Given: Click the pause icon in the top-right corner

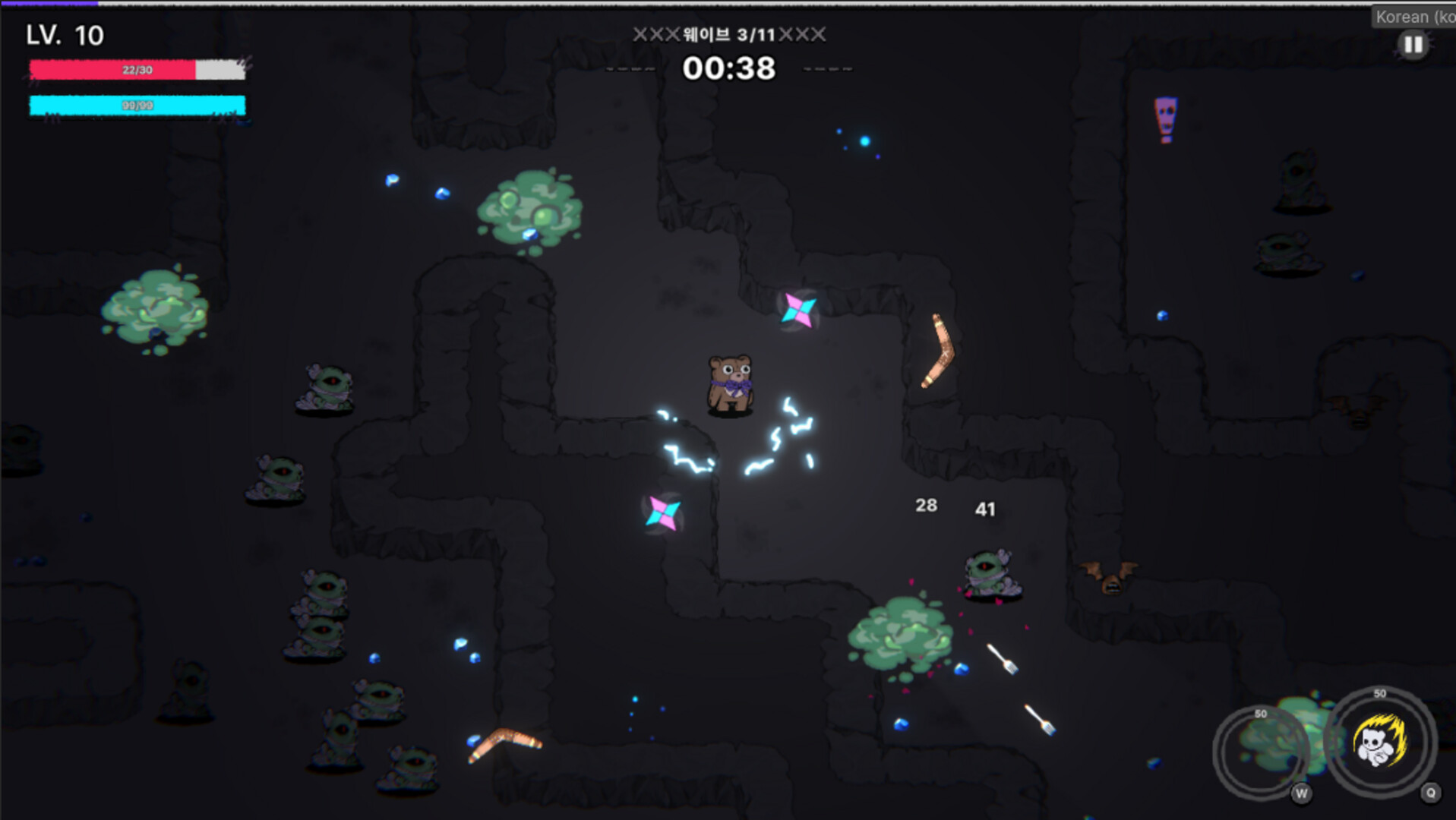Looking at the screenshot, I should (1413, 45).
